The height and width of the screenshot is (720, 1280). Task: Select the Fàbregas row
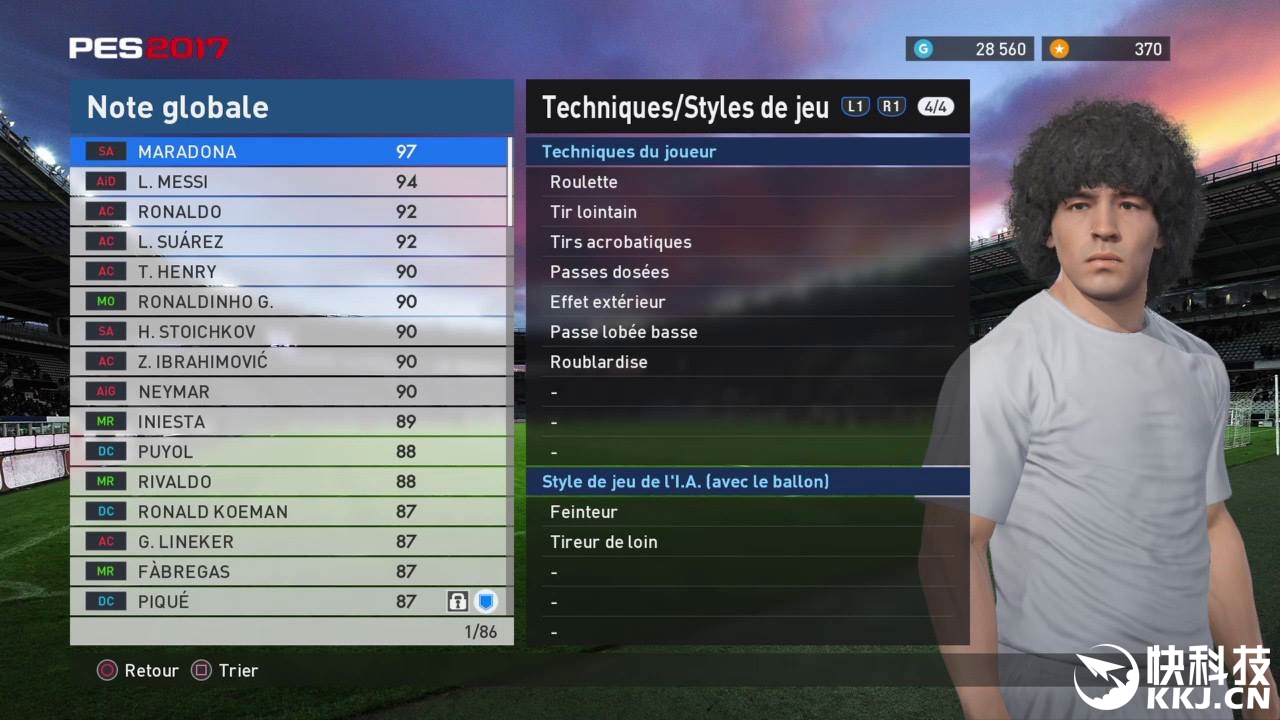[x=290, y=572]
